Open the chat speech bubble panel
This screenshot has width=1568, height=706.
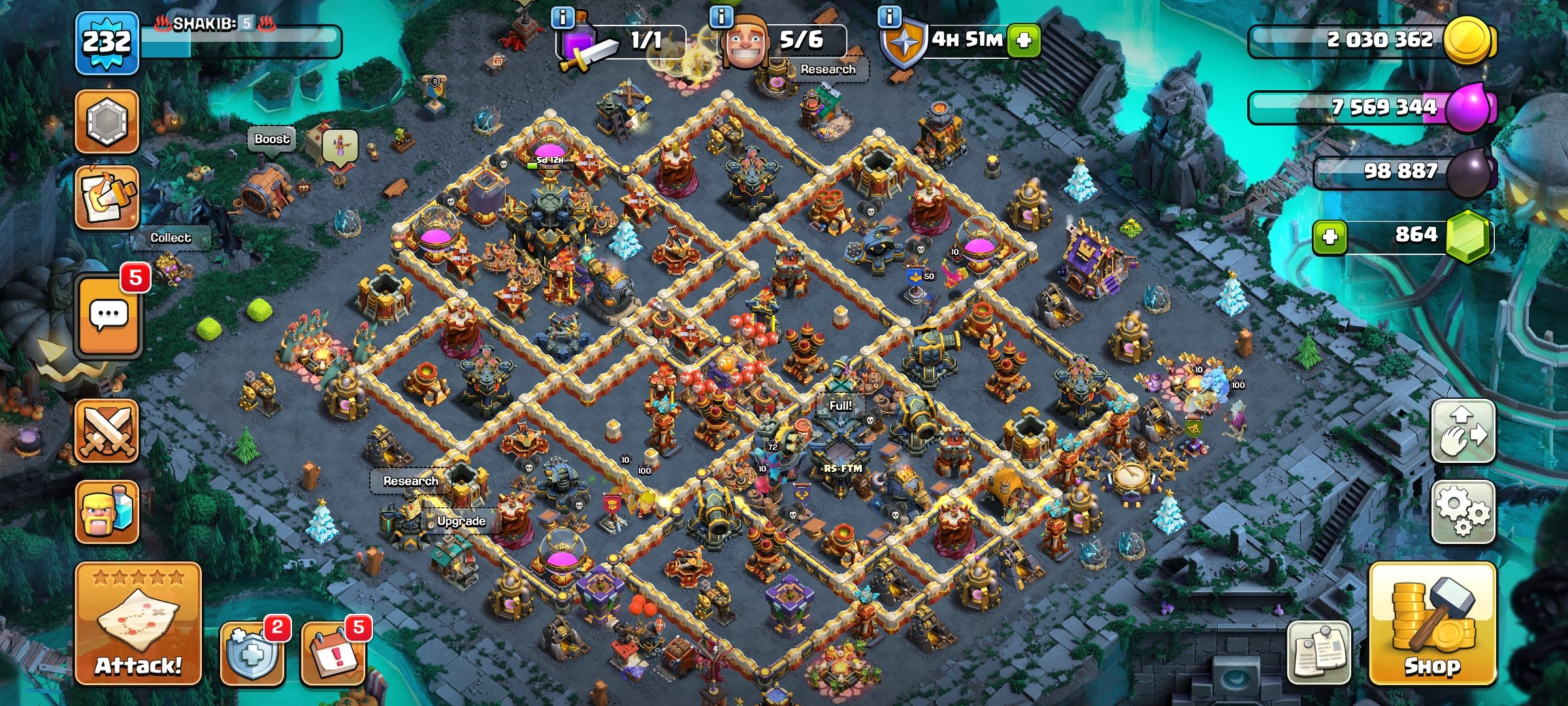click(x=108, y=316)
